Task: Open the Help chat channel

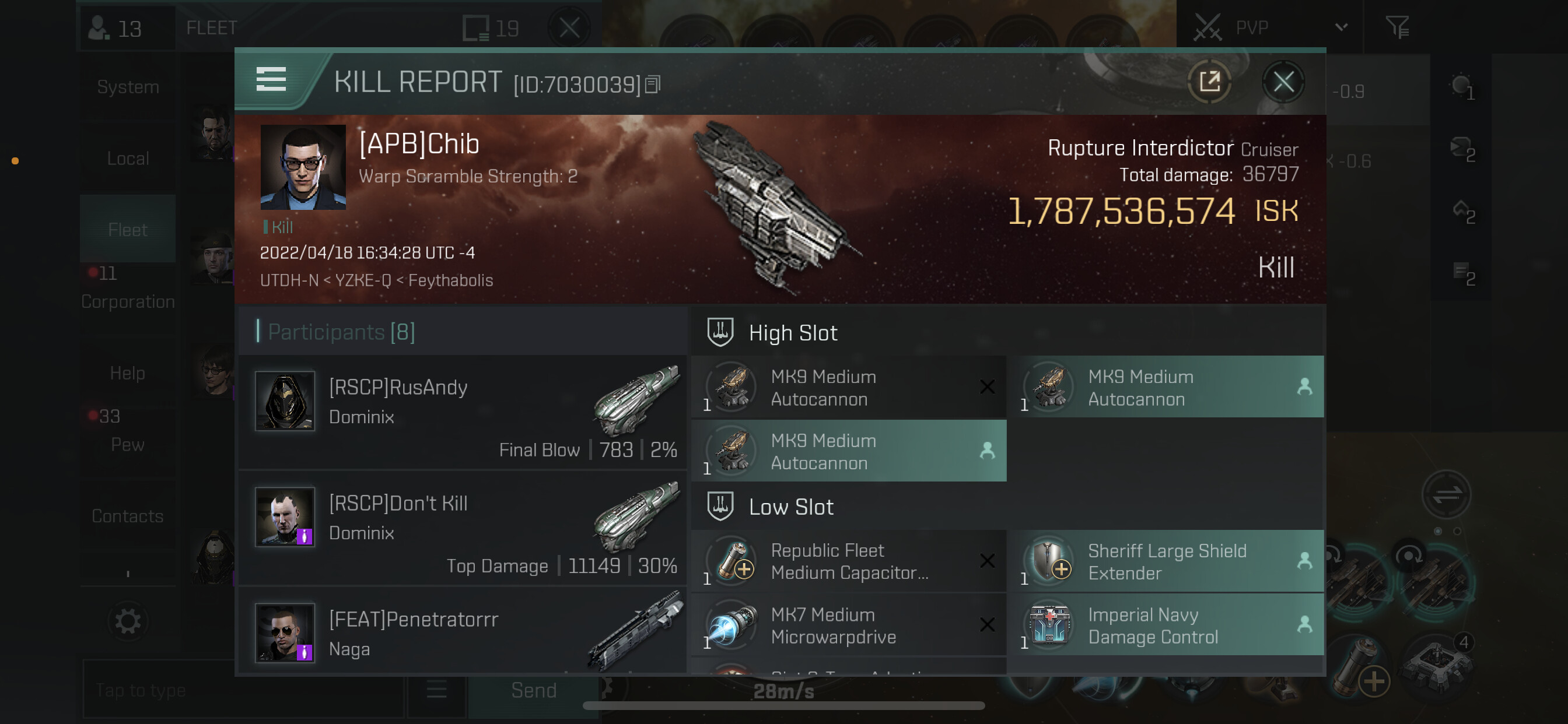Action: (x=128, y=373)
